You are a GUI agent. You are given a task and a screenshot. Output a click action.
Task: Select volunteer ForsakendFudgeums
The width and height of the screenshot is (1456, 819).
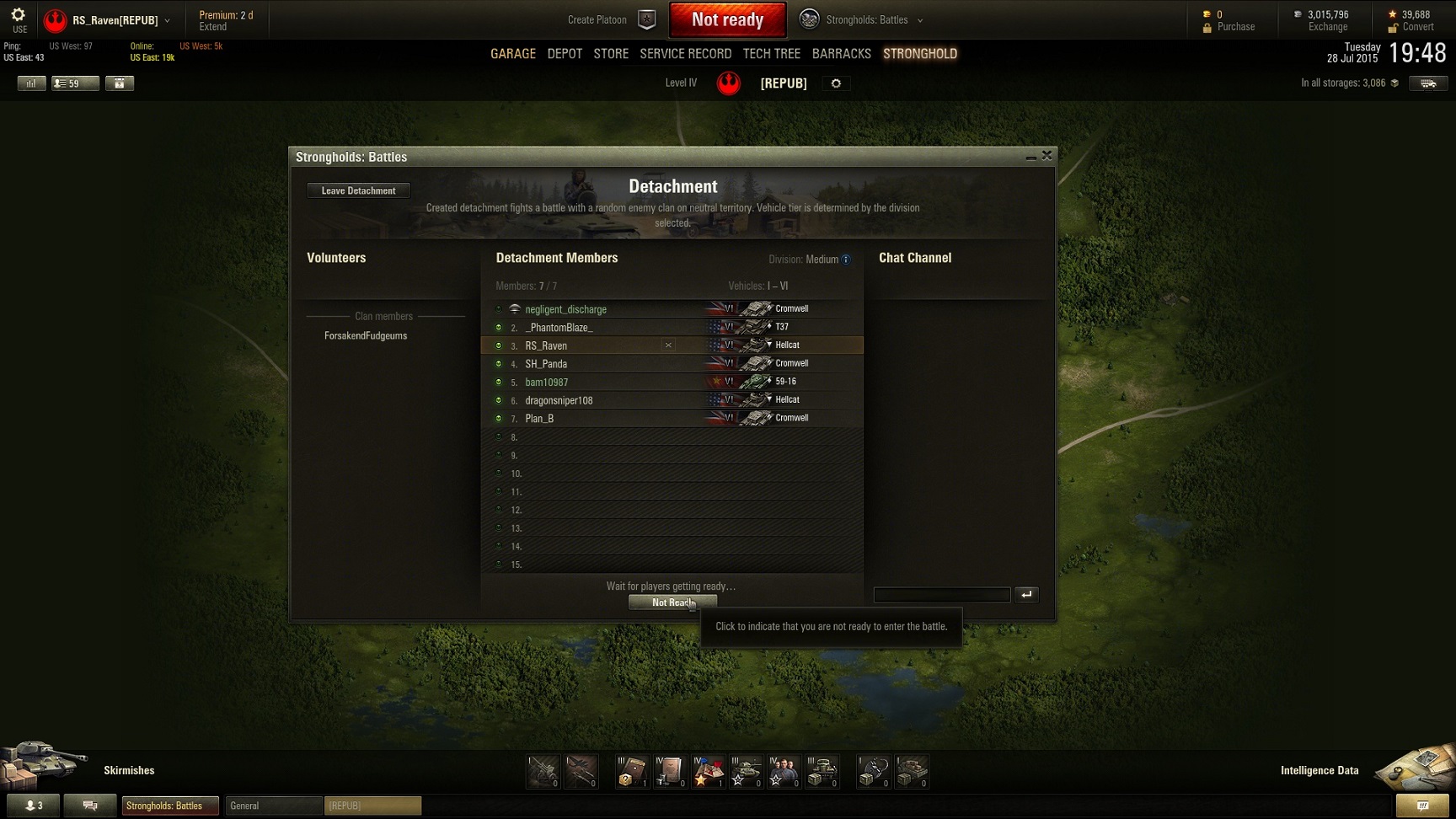coord(366,336)
